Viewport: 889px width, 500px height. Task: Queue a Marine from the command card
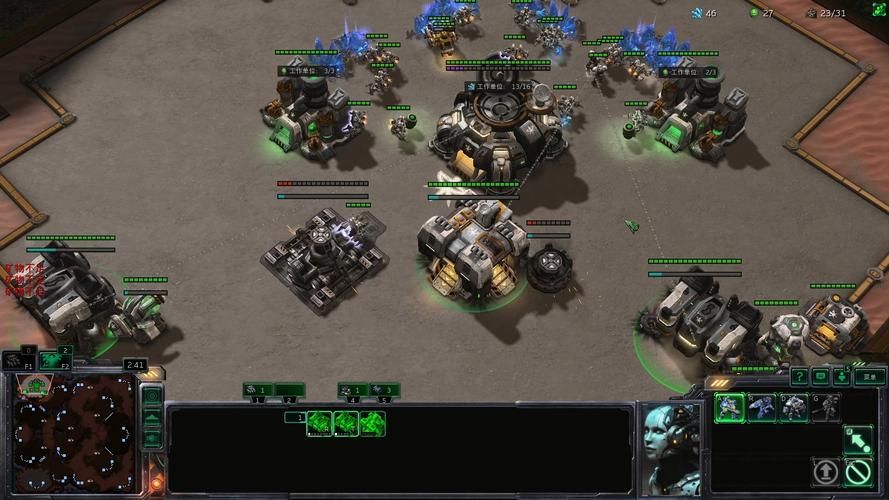729,406
